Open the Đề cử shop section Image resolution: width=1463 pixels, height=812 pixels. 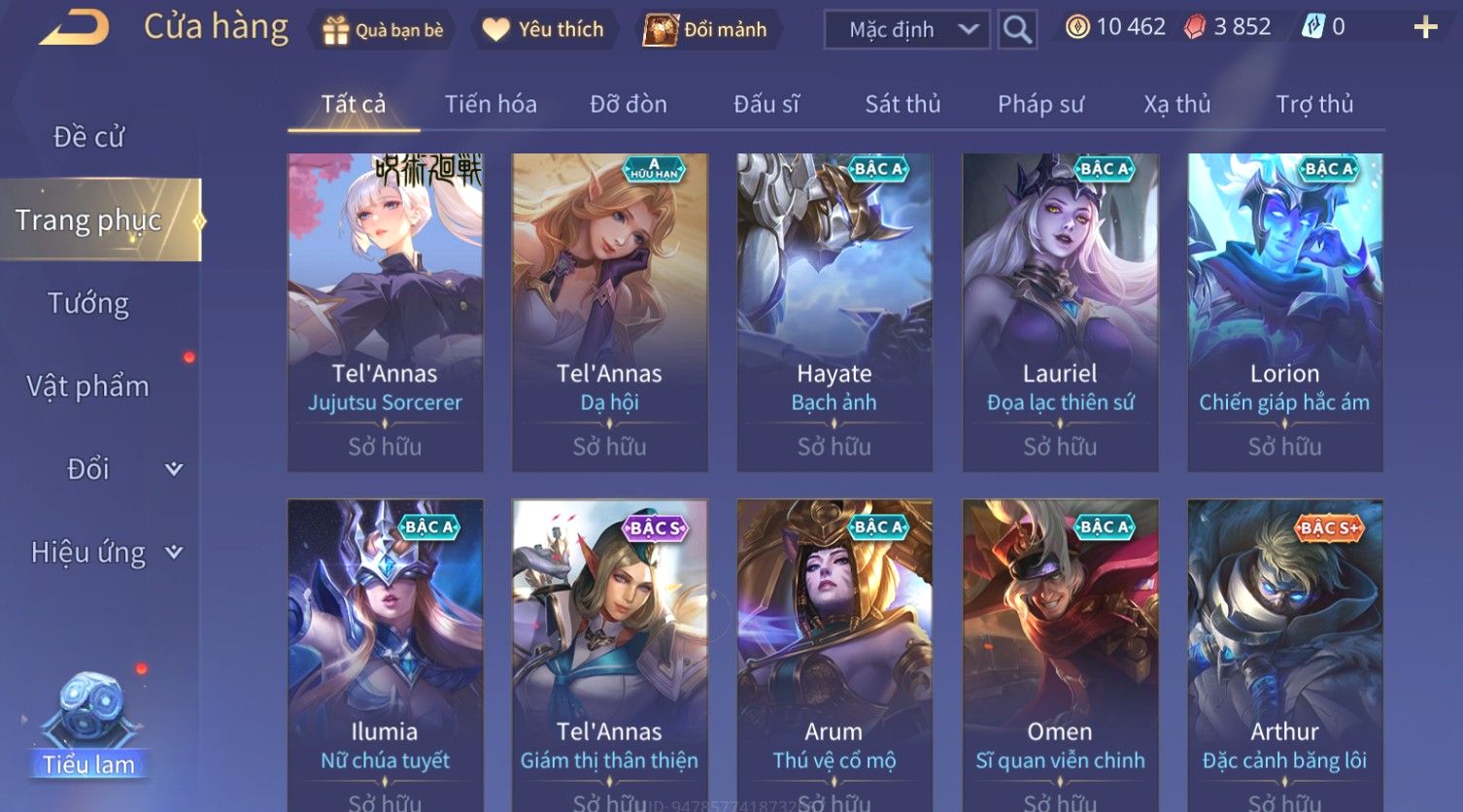[x=88, y=137]
